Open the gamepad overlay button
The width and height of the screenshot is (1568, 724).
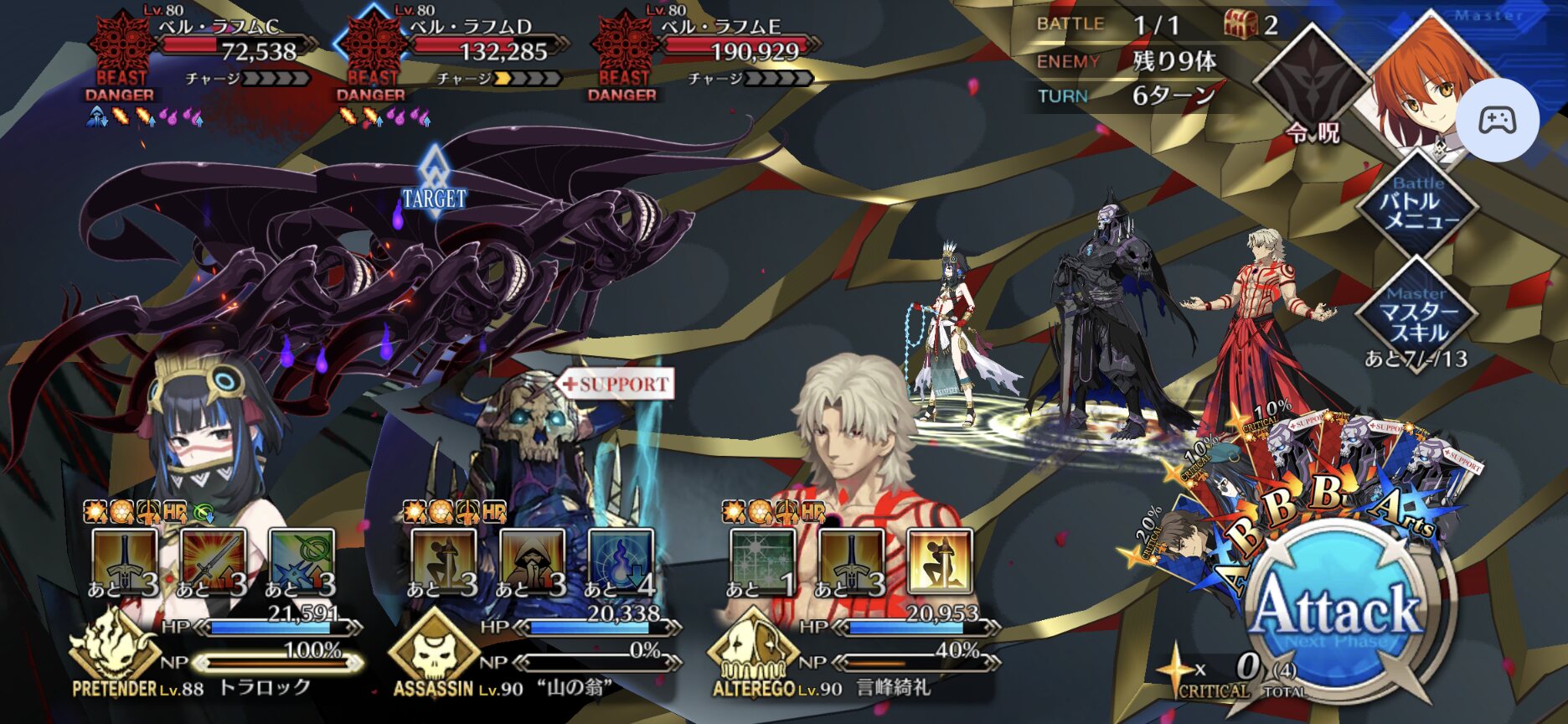1497,121
